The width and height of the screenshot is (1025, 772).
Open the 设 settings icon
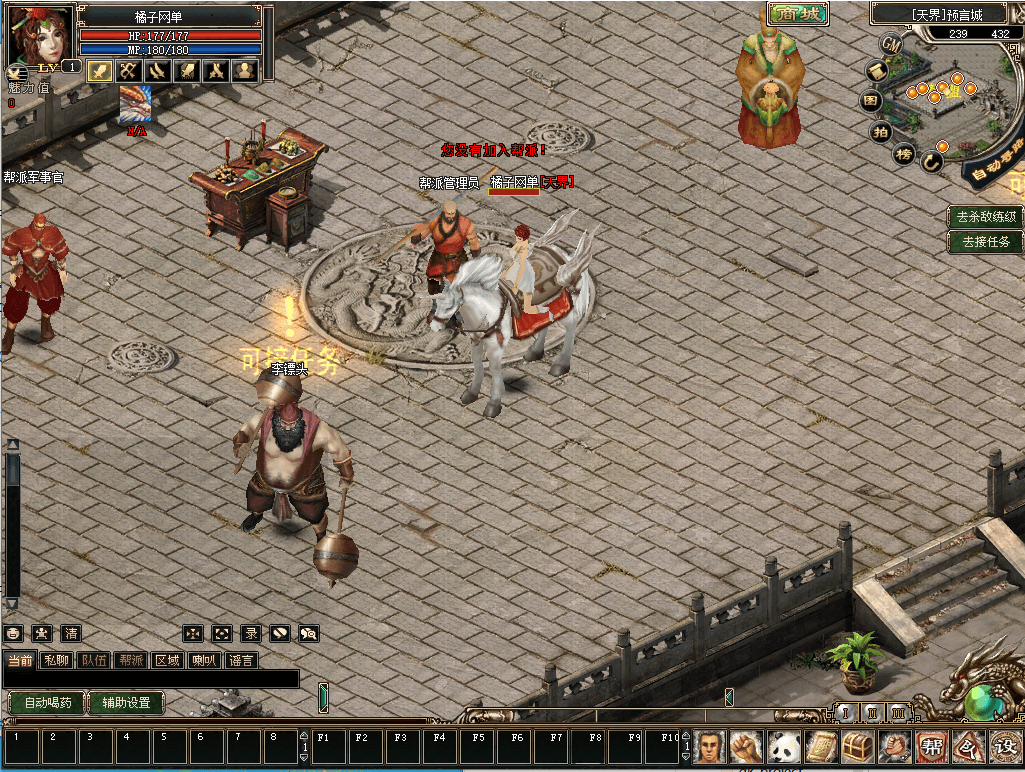point(1004,746)
